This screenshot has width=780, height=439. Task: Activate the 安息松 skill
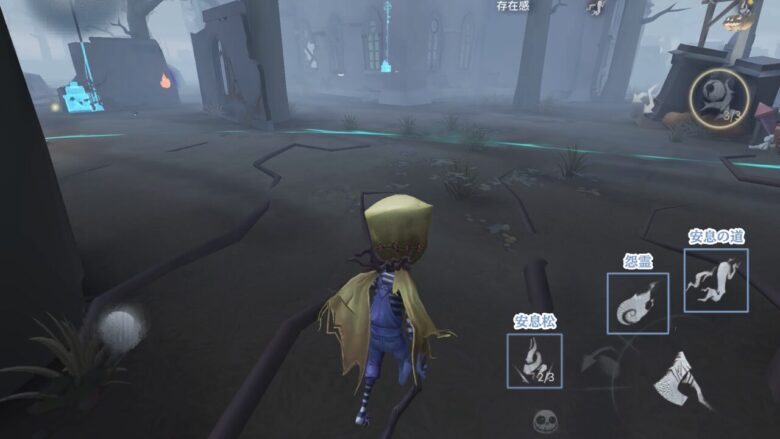click(x=534, y=360)
